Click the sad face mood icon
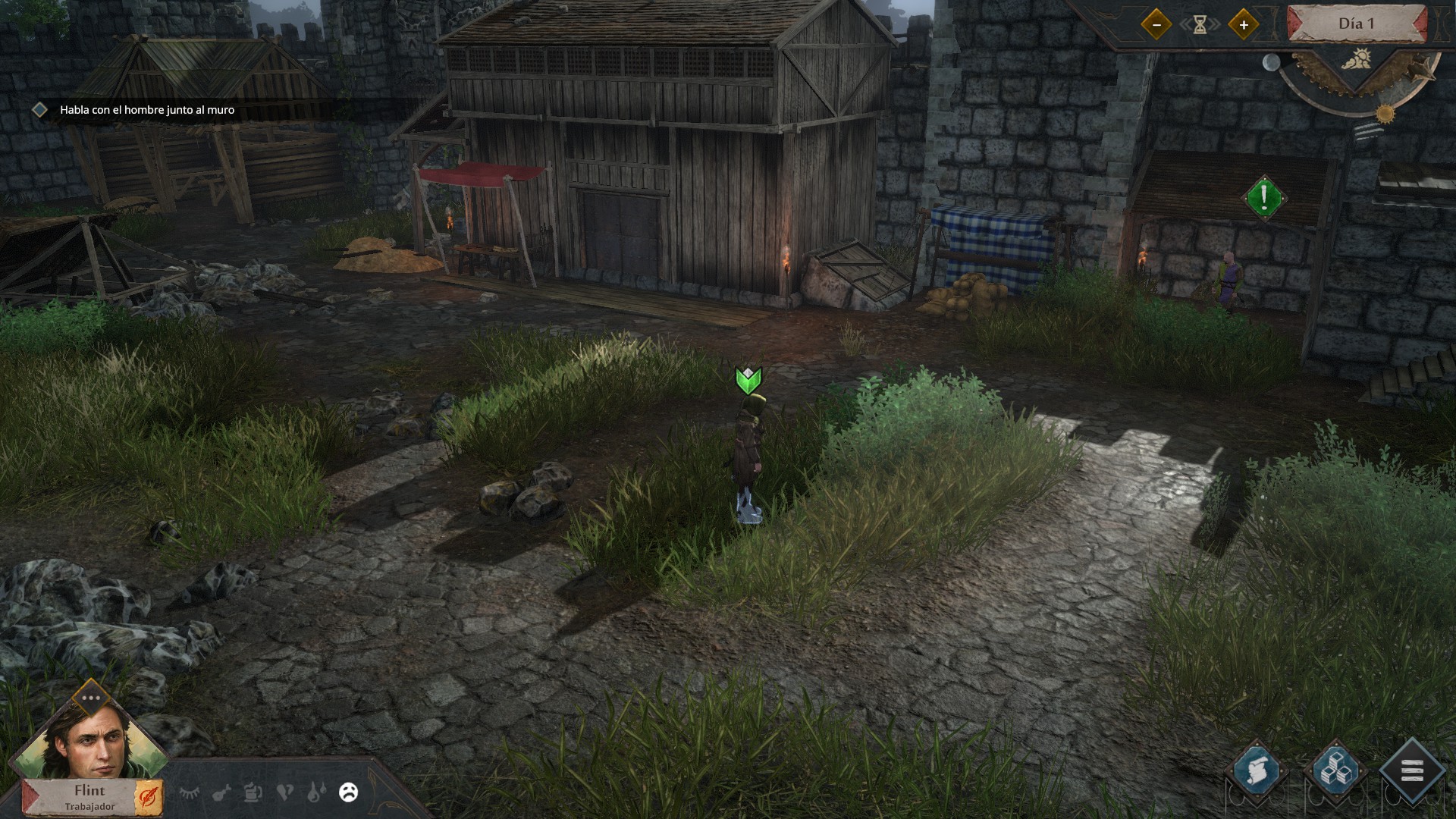 (349, 792)
